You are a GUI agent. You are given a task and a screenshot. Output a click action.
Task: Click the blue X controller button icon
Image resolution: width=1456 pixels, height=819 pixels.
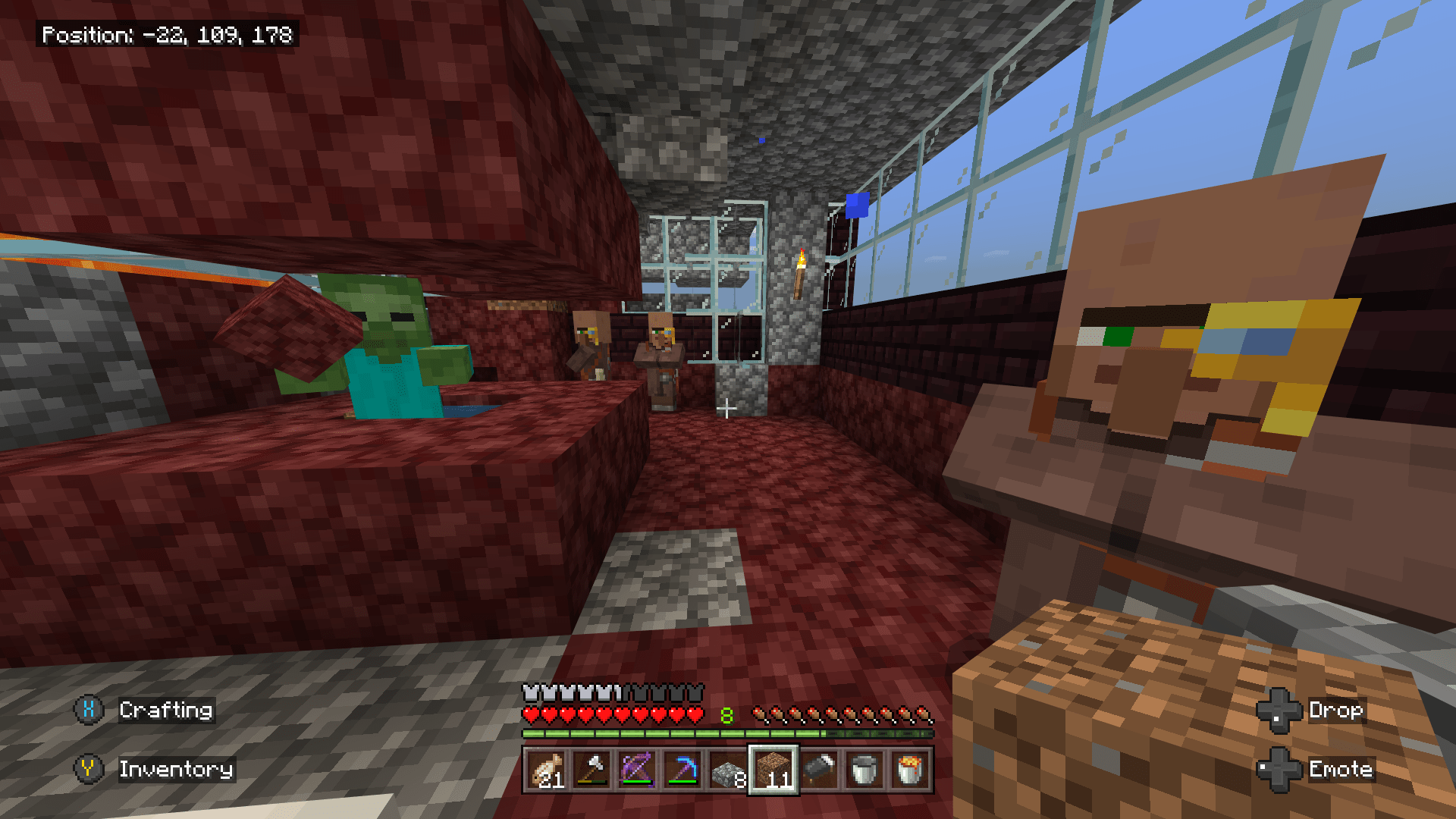[x=88, y=711]
